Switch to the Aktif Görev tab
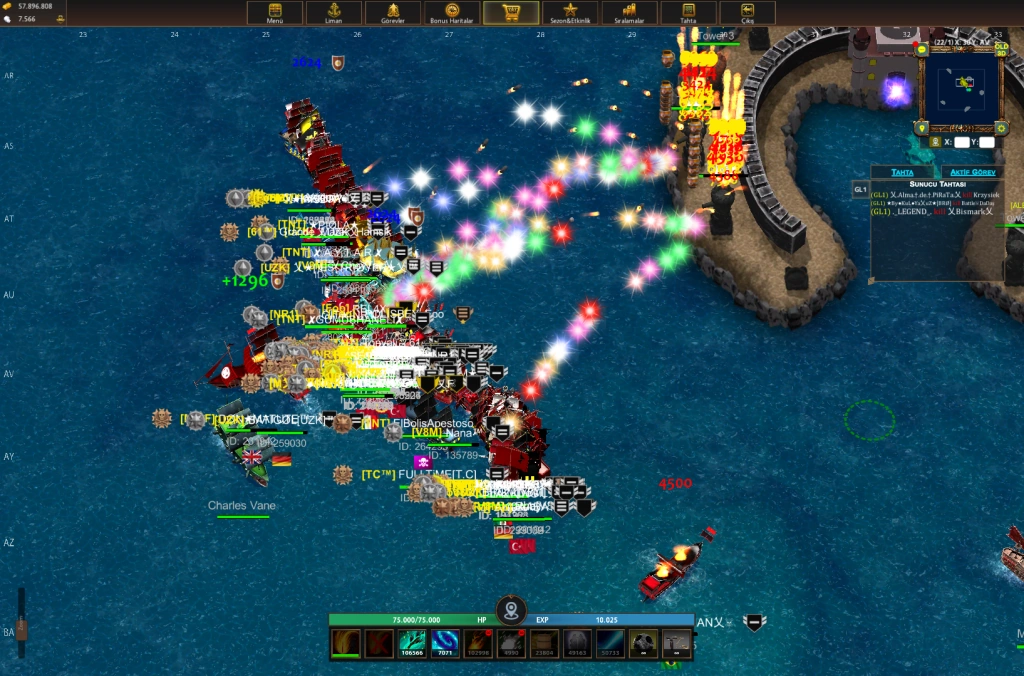1024x676 pixels. 973,172
